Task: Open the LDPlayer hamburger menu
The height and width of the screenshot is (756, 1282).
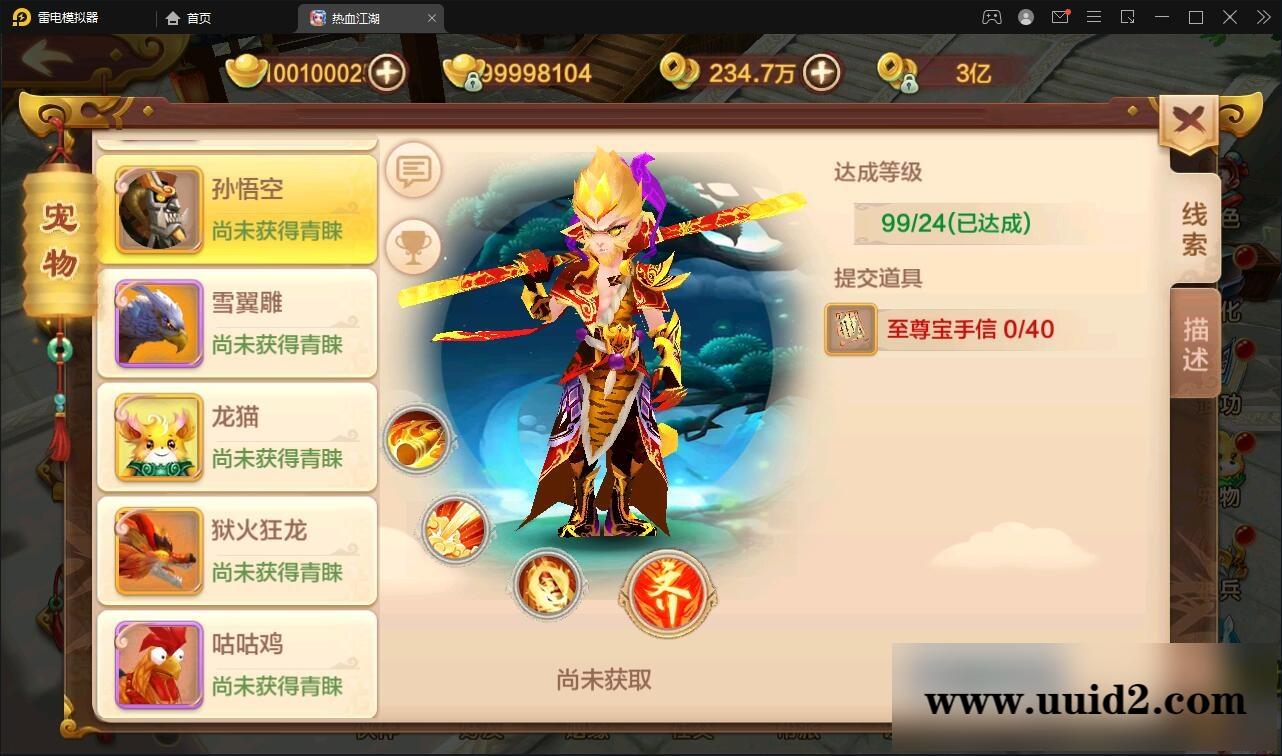Action: [1094, 17]
